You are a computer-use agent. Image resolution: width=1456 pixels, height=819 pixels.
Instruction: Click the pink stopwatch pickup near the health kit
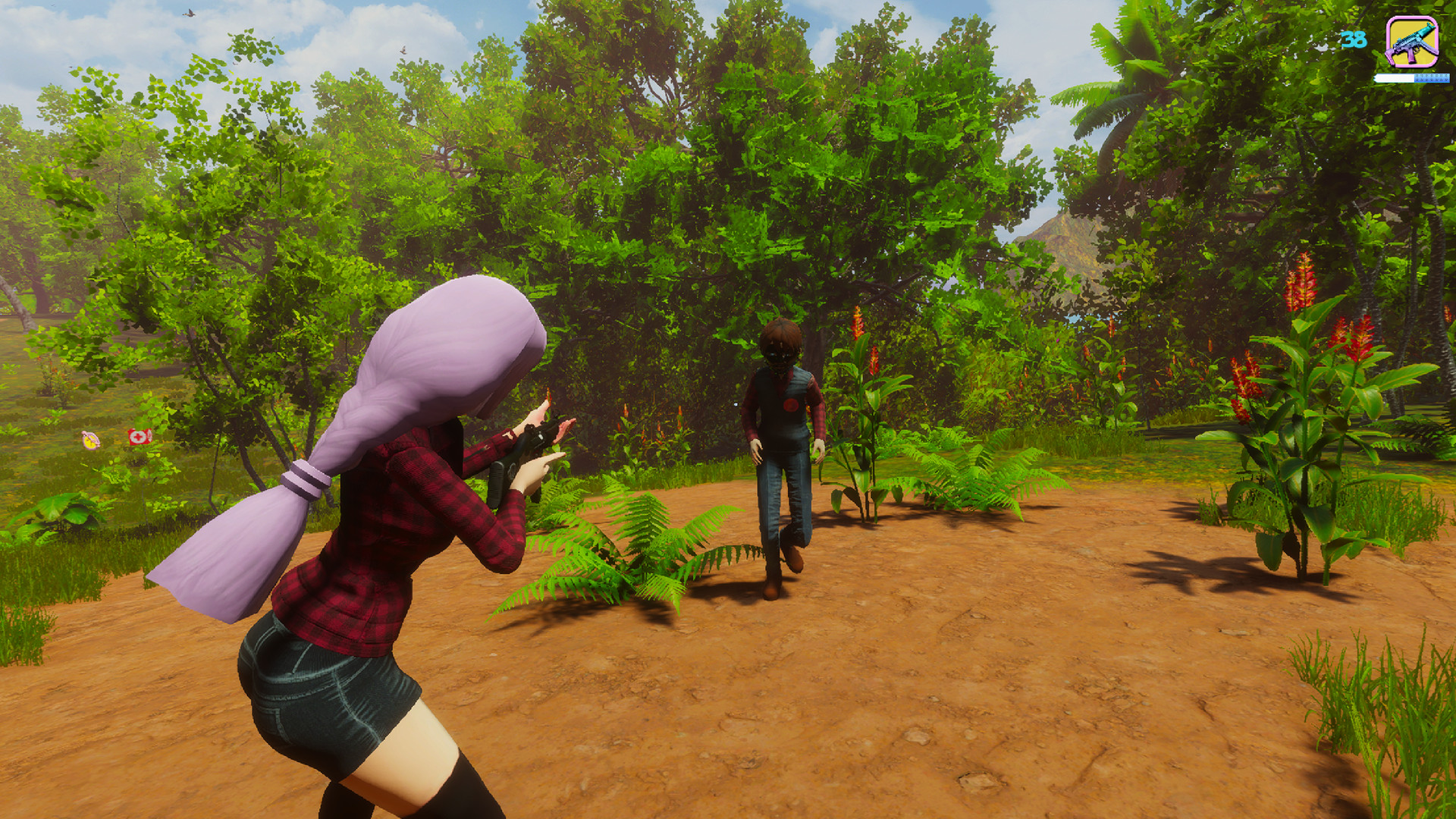[x=91, y=441]
